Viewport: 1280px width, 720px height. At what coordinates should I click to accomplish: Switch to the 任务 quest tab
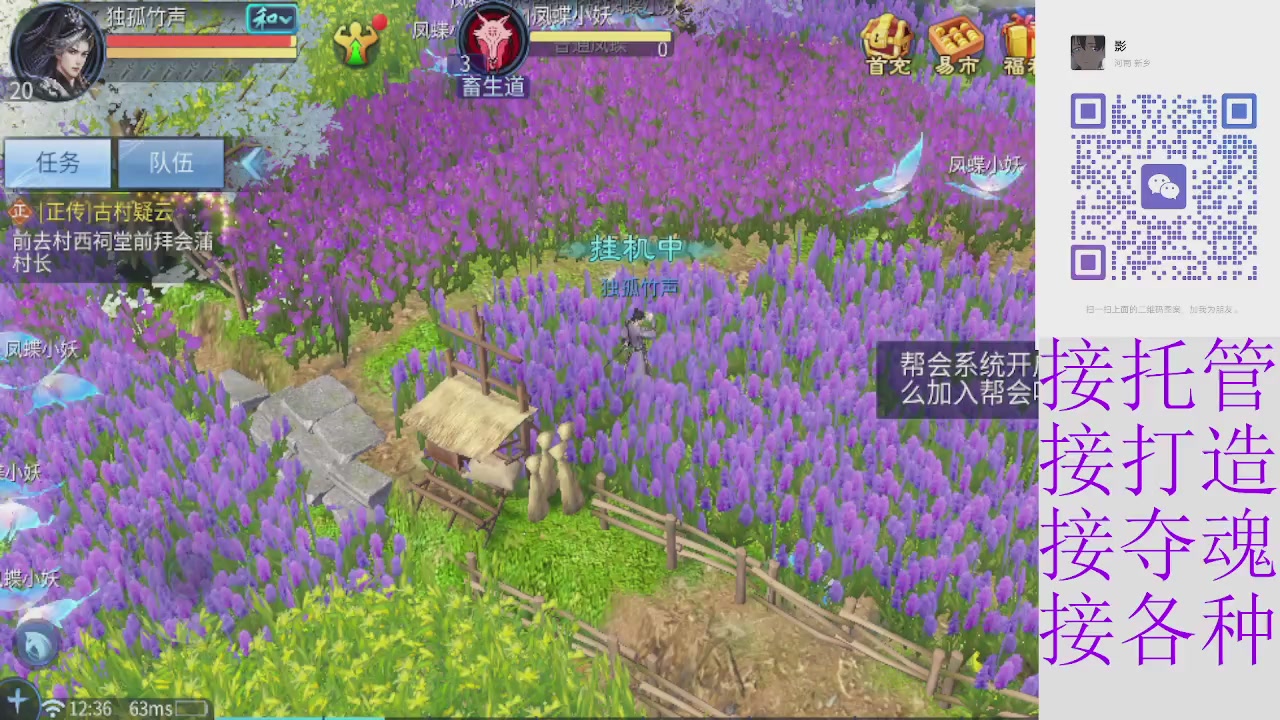click(x=57, y=163)
